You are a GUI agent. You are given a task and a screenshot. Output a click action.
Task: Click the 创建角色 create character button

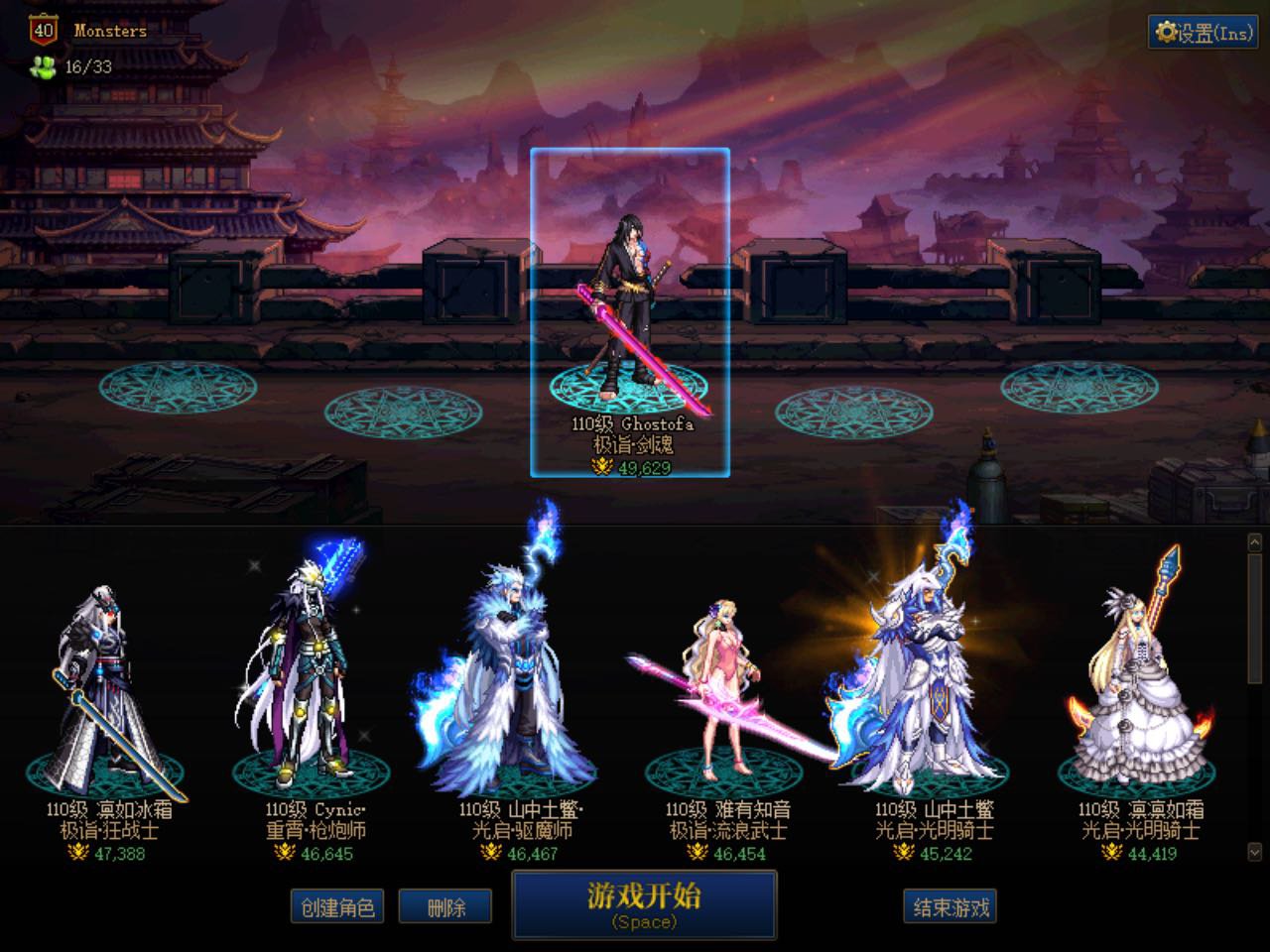[x=336, y=905]
